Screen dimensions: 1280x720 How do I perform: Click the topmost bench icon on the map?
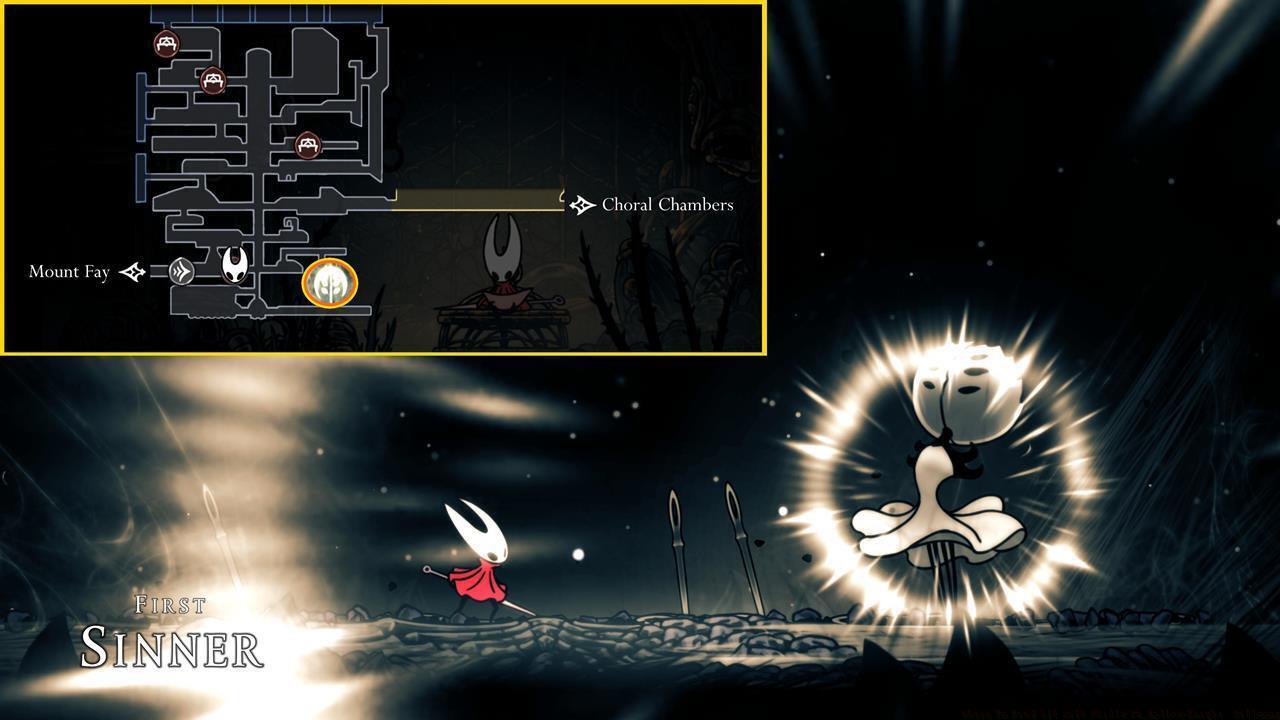165,44
